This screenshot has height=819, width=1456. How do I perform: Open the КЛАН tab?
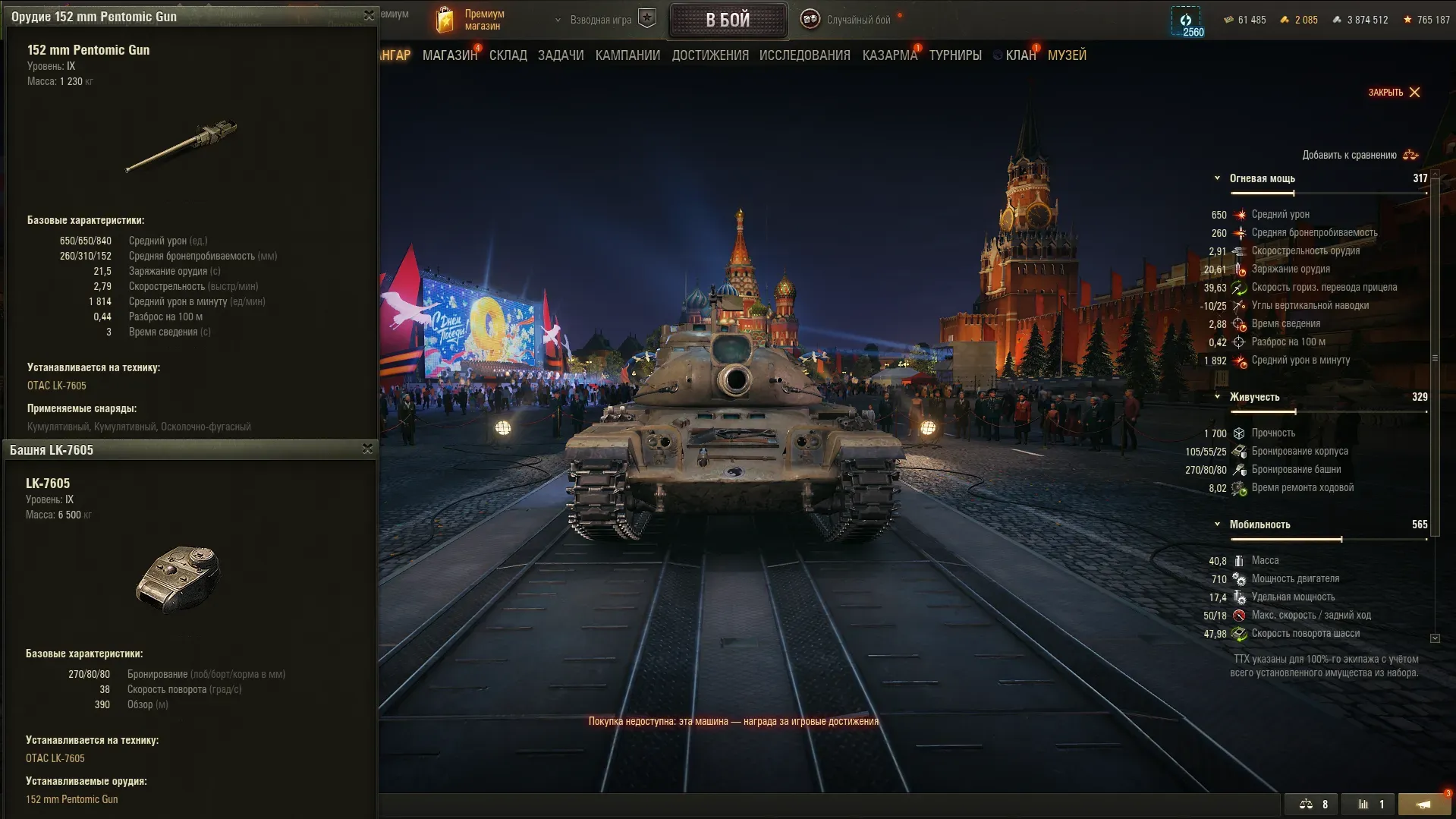[1020, 55]
